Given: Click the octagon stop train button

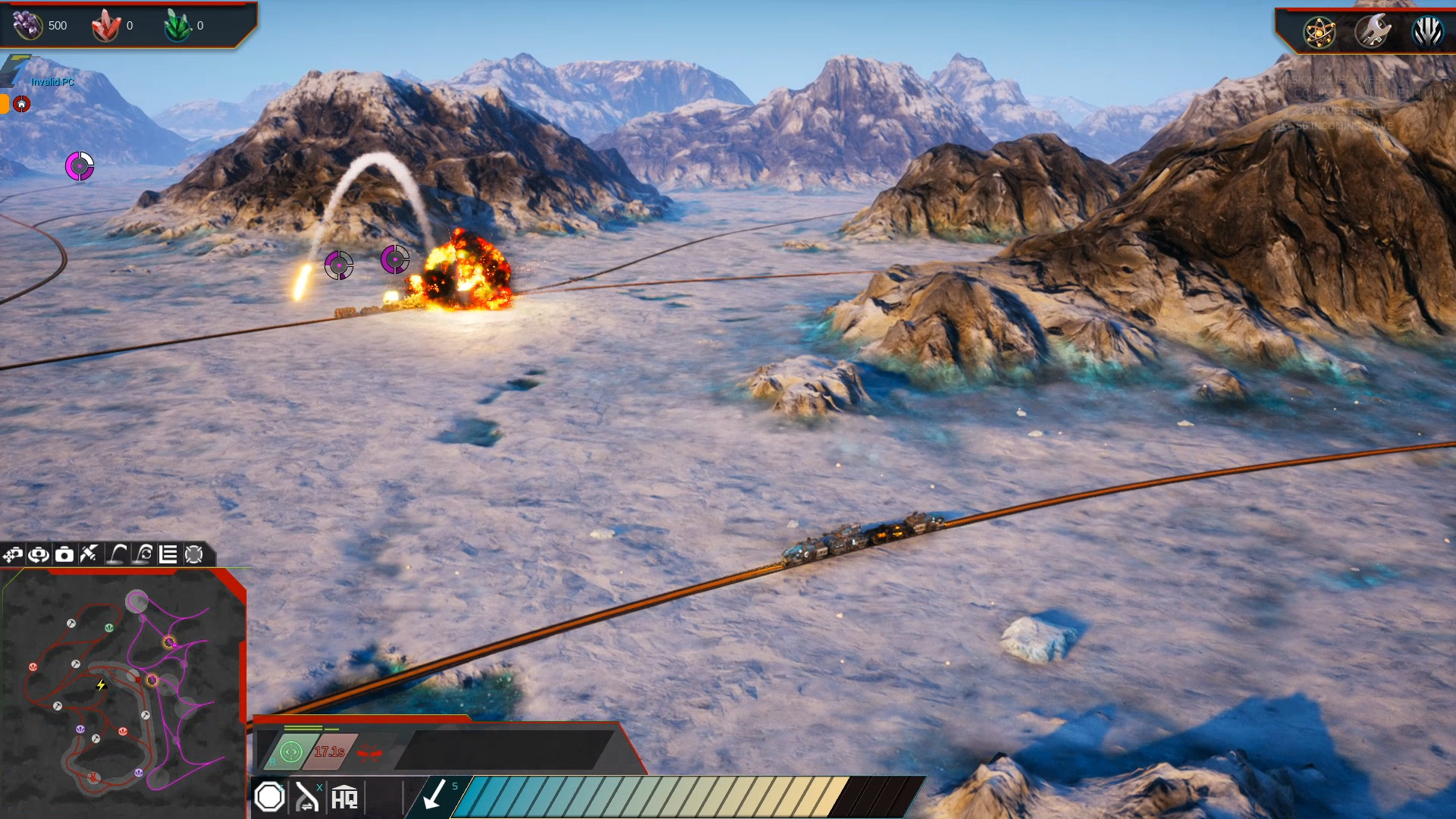Looking at the screenshot, I should click(269, 797).
